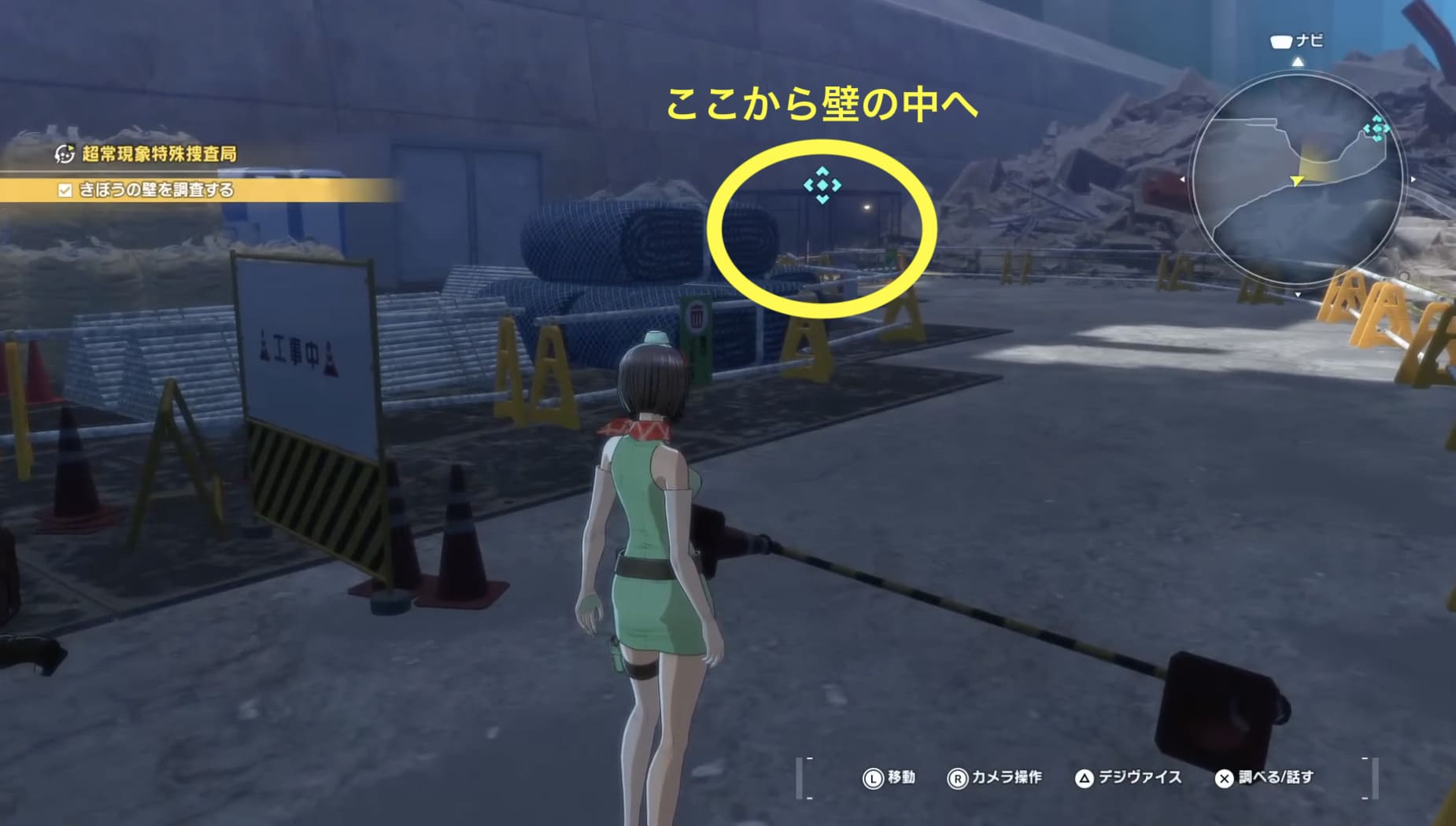
Task: Toggle the completed checkbox beside きぼうの壁を調査する
Action: pyautogui.click(x=66, y=190)
